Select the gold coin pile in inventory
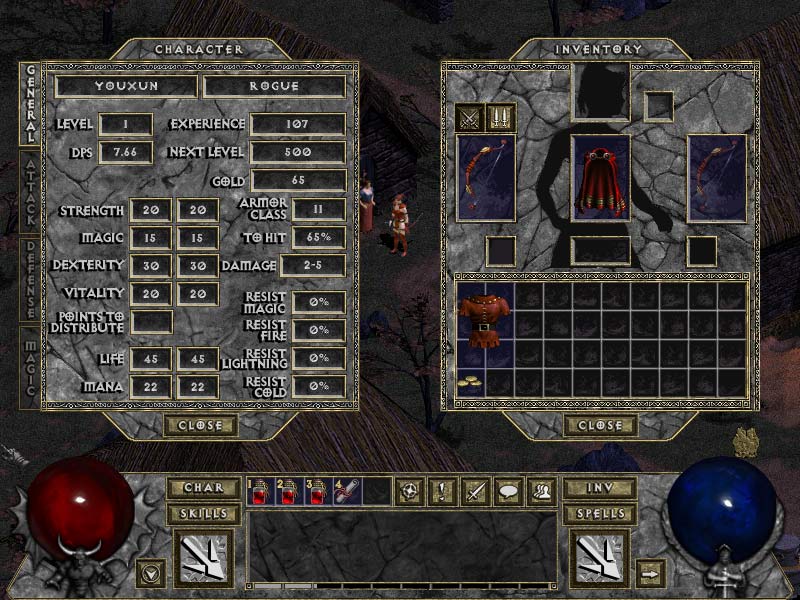 469,381
